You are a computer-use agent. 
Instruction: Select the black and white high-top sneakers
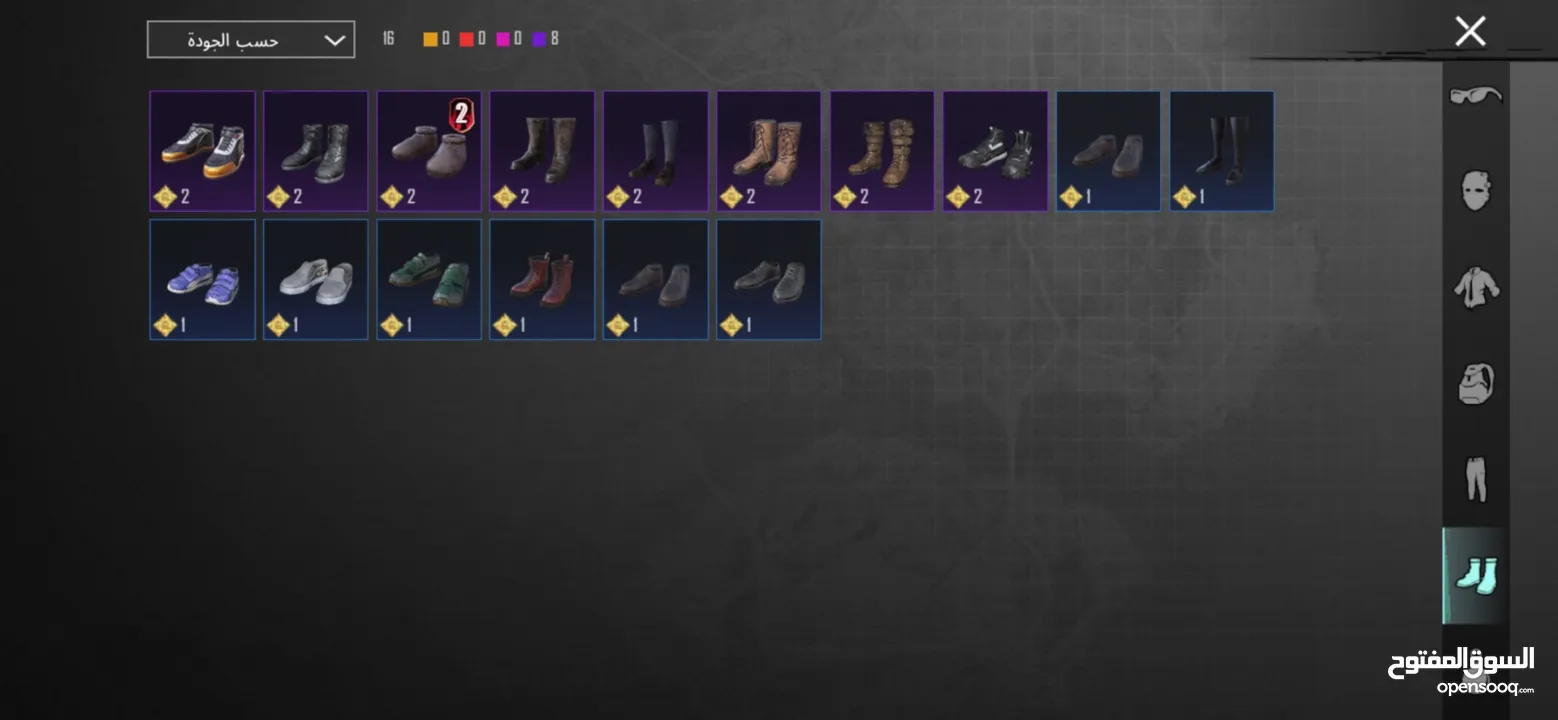coord(995,151)
